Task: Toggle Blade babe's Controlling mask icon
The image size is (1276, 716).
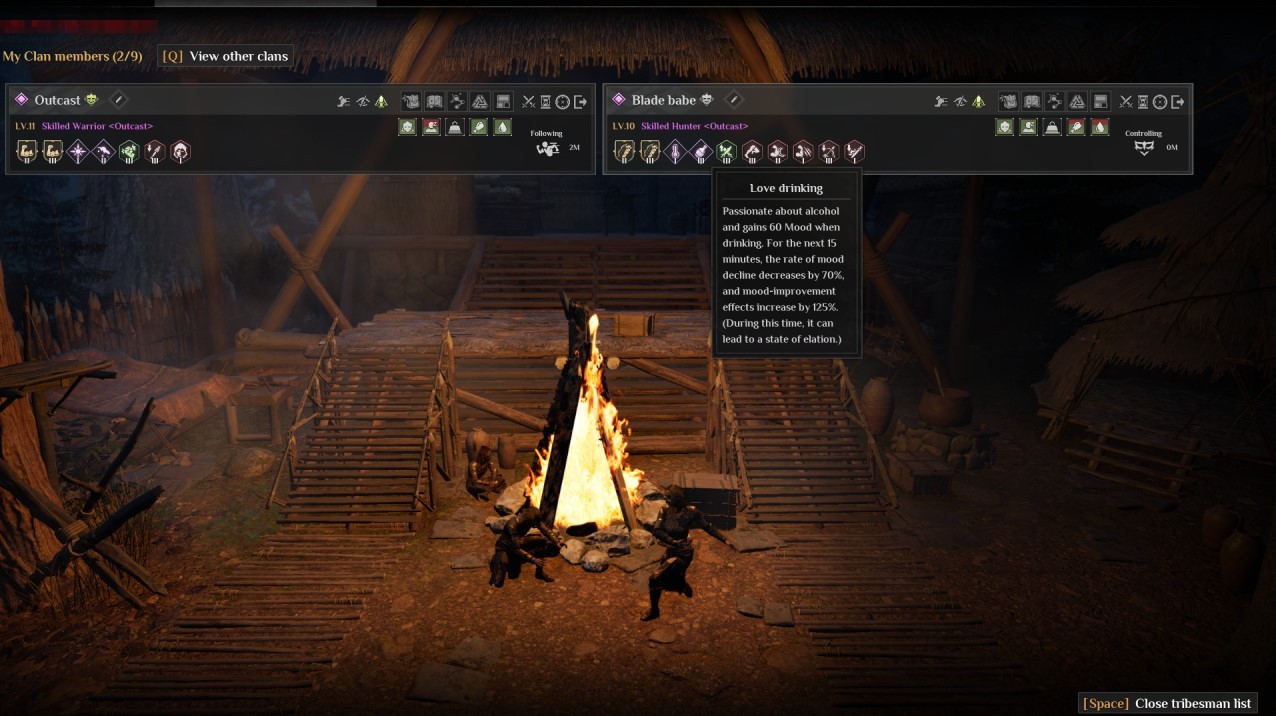Action: pyautogui.click(x=1144, y=148)
